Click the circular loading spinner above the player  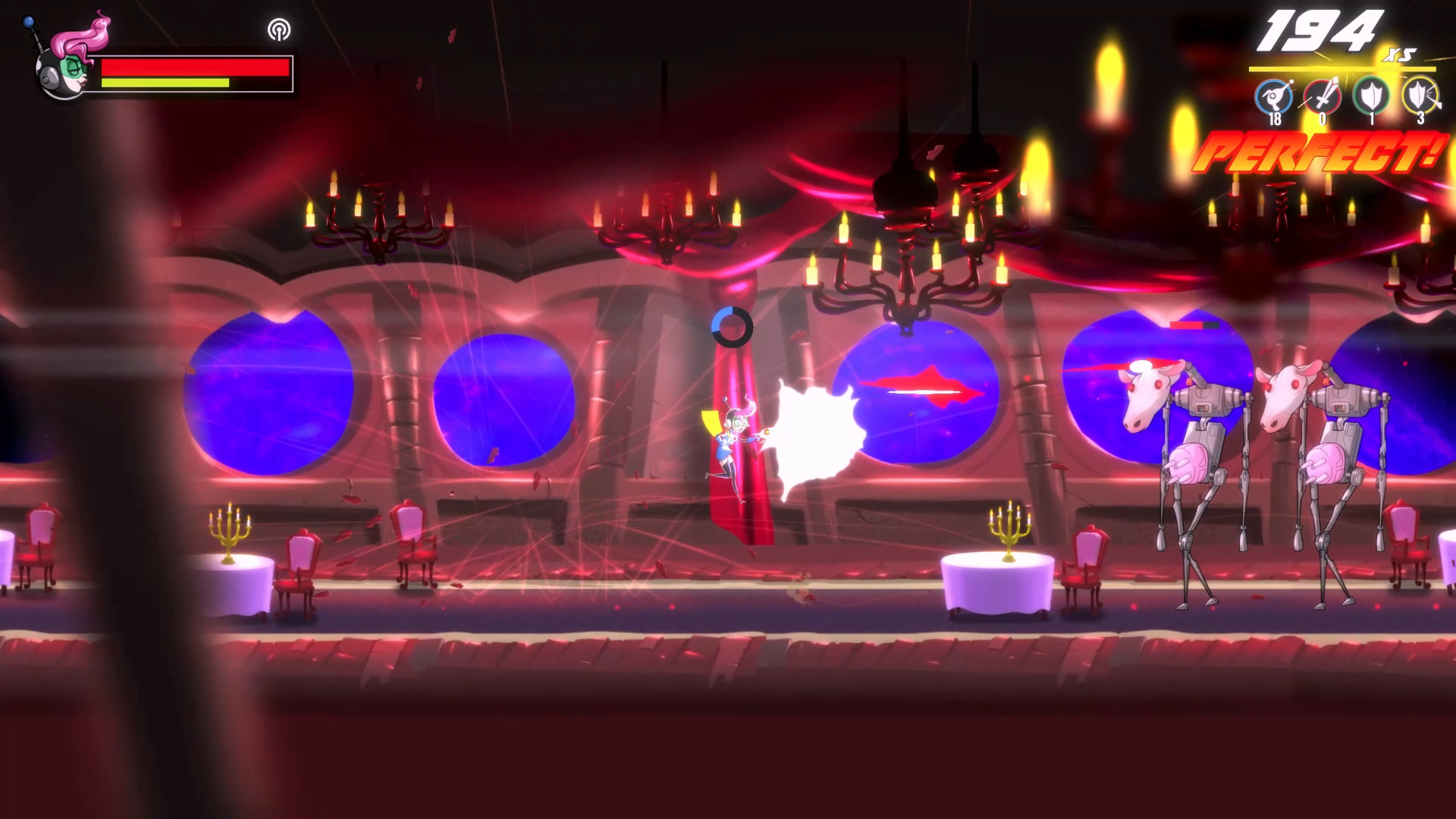coord(731,327)
